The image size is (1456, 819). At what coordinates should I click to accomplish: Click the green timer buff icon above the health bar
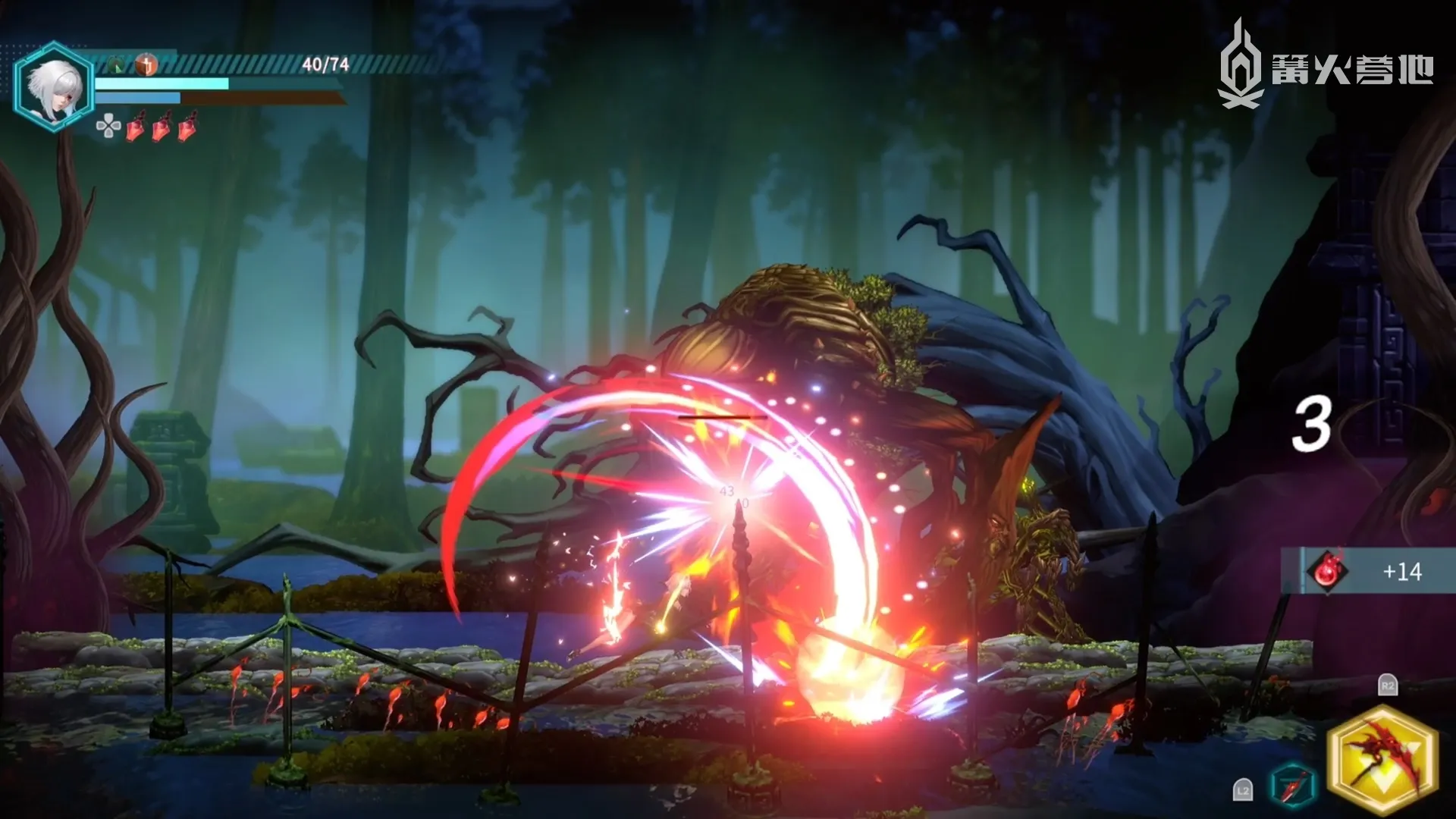(x=115, y=64)
